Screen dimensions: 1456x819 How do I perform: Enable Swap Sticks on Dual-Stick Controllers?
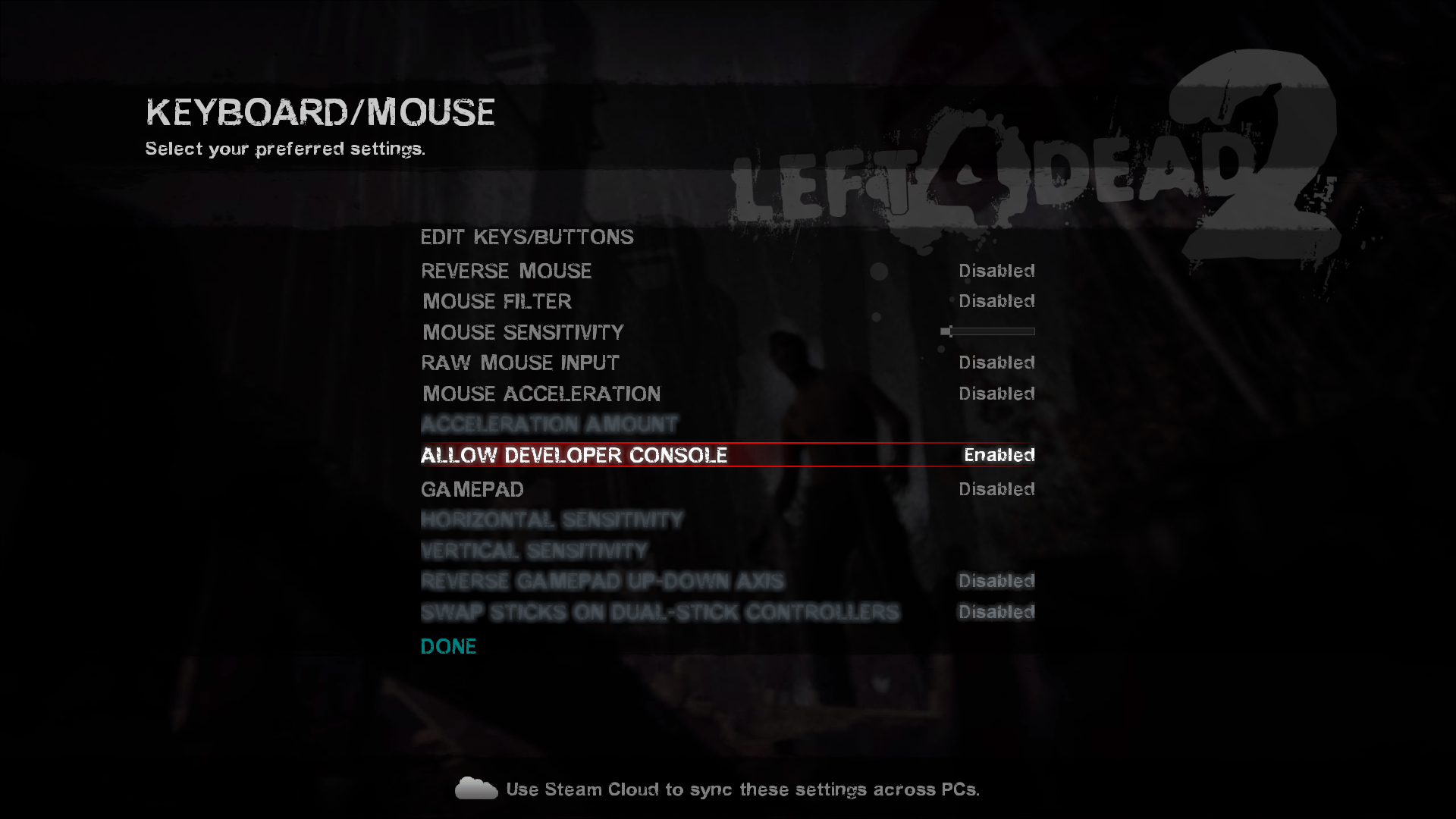pos(660,612)
